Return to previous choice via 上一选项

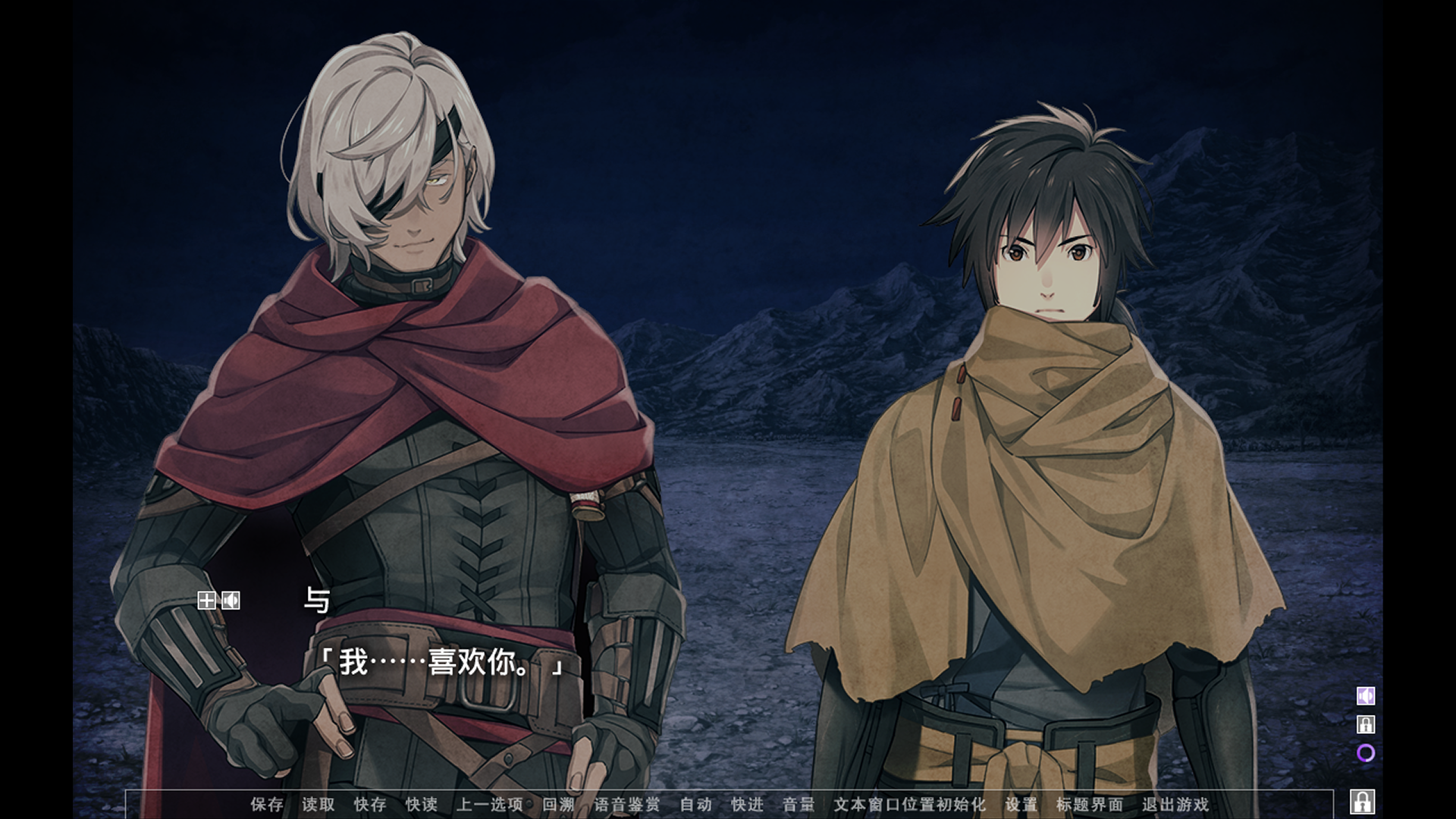click(490, 804)
